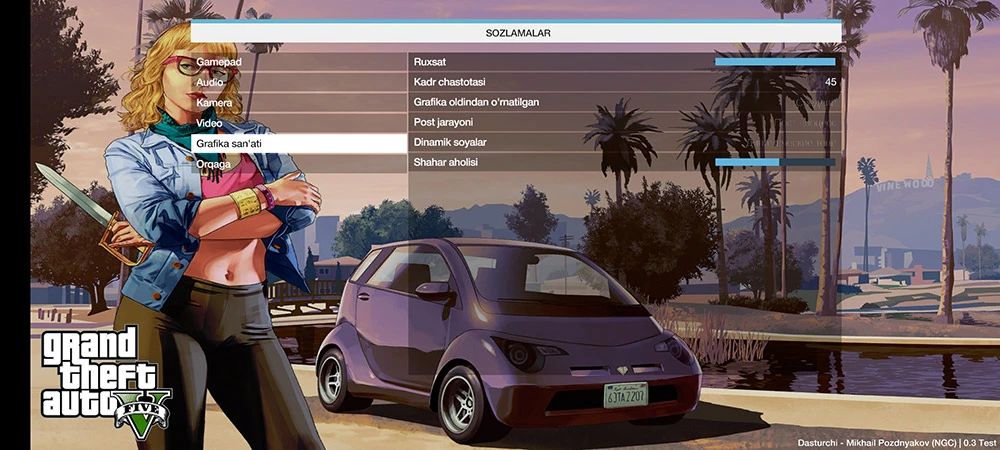Image resolution: width=1000 pixels, height=450 pixels.
Task: Select the Grafika oldindan o'rnatilgan preset row
Action: [624, 102]
